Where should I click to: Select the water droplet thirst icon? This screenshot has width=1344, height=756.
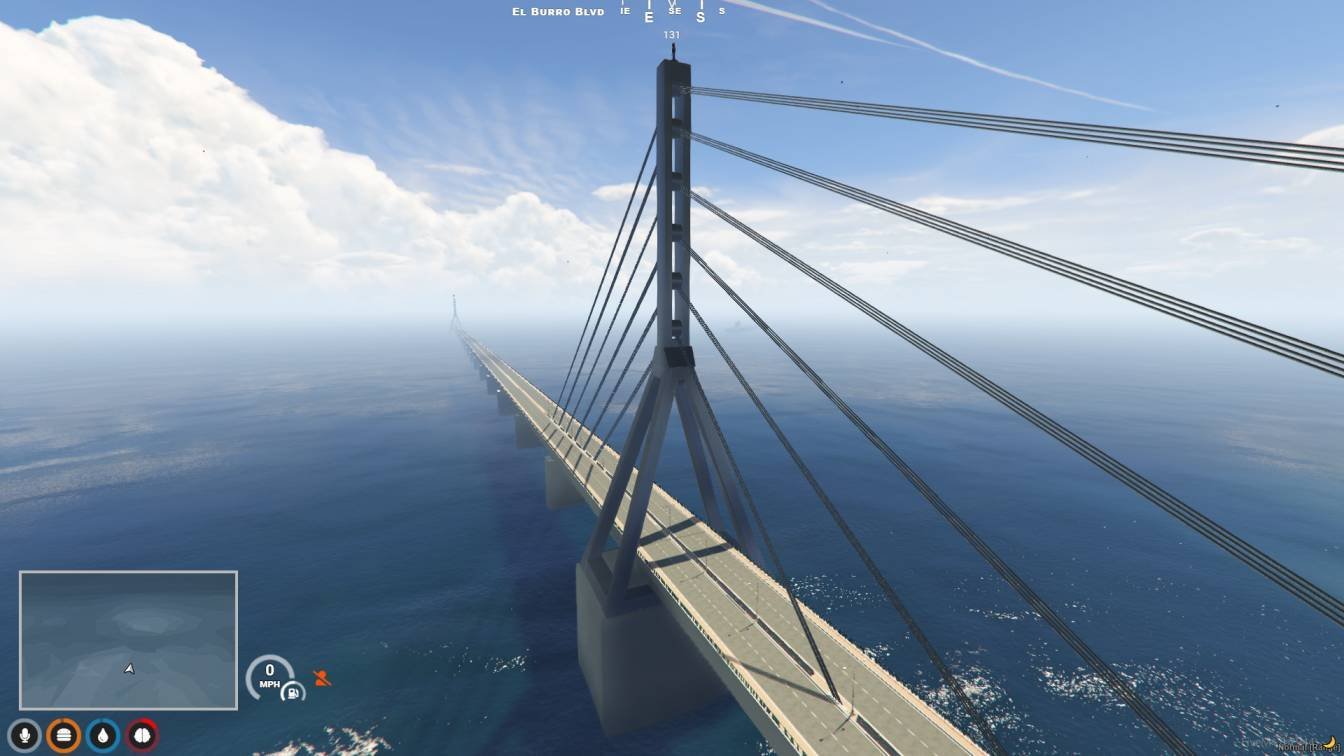(x=102, y=736)
